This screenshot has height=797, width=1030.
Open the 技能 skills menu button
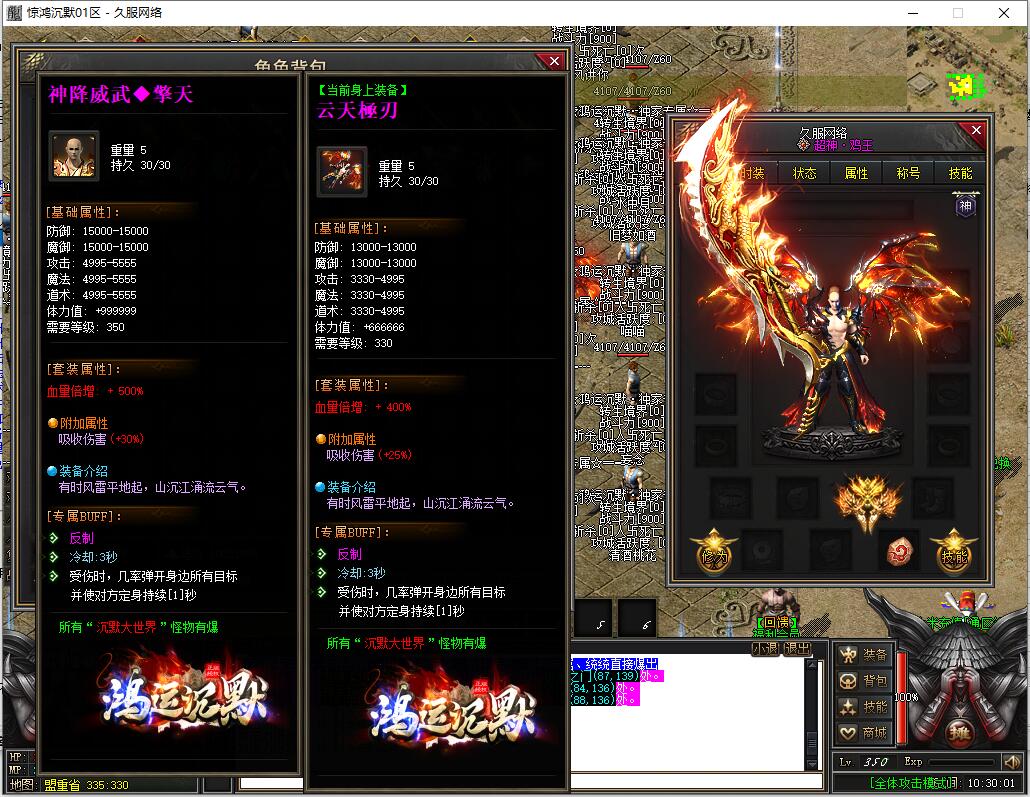864,707
